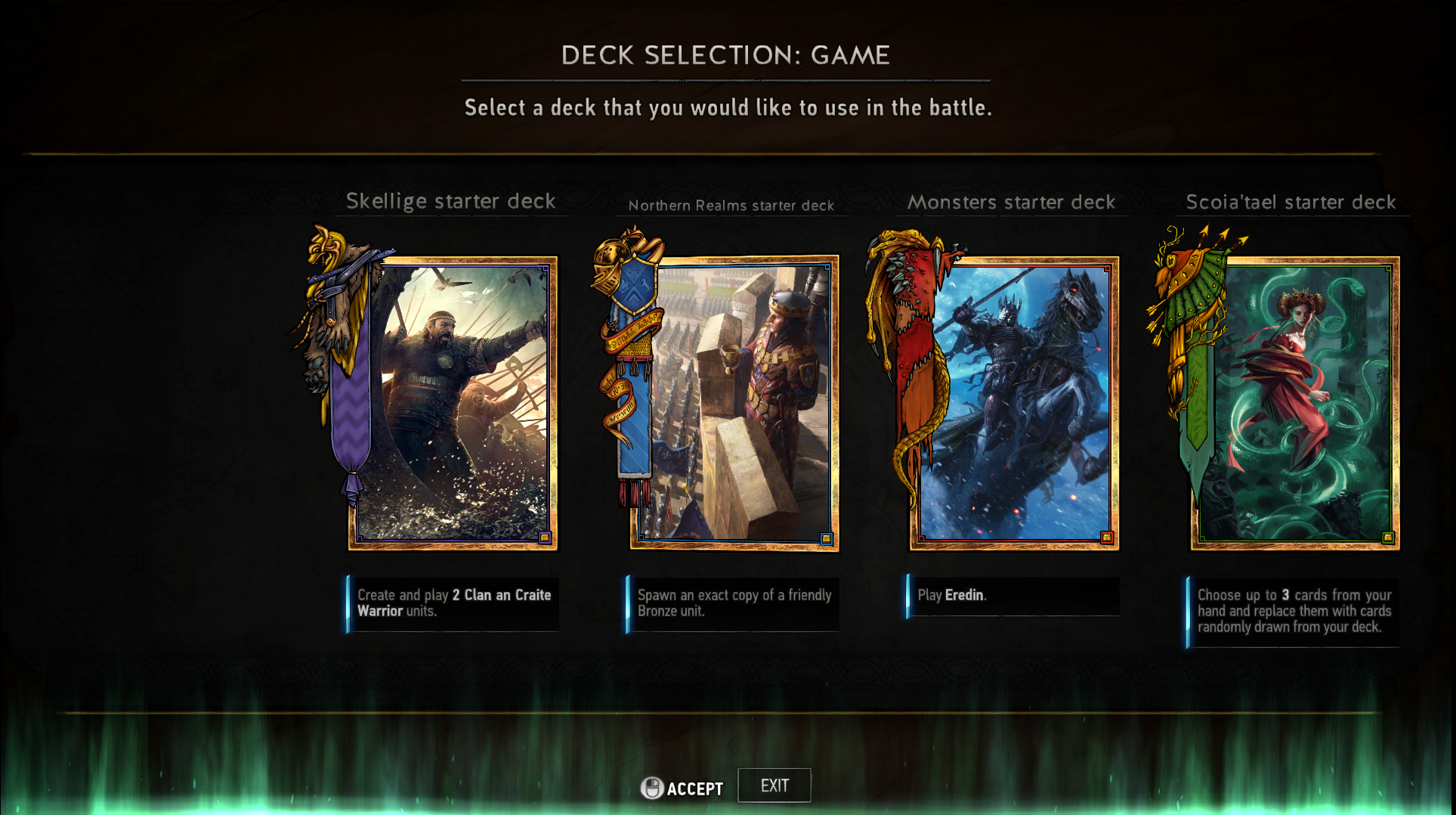This screenshot has width=1456, height=815.
Task: Click the Choose up to 3 cards description
Action: (x=1294, y=611)
